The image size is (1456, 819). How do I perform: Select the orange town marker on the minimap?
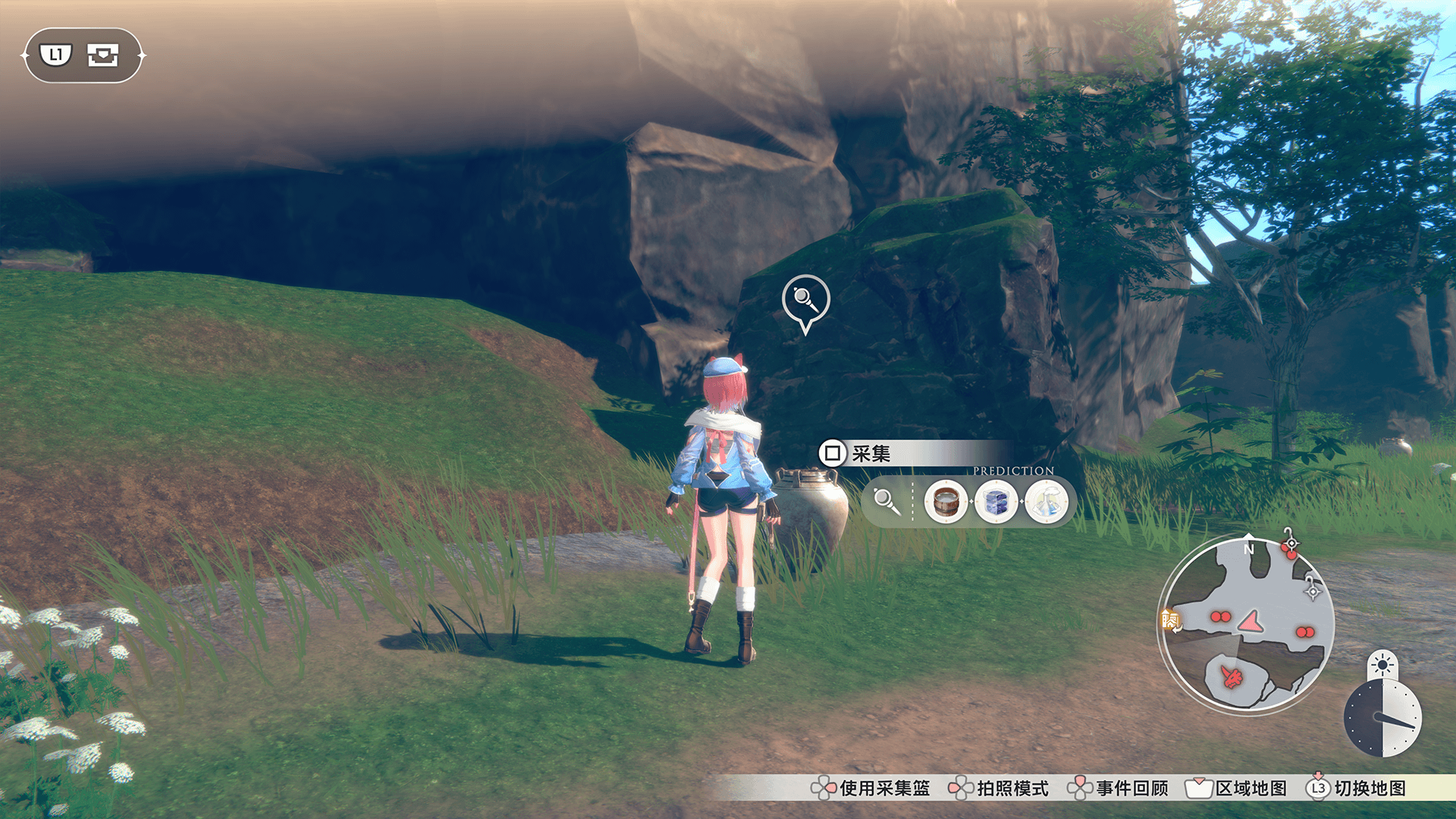click(x=1170, y=620)
